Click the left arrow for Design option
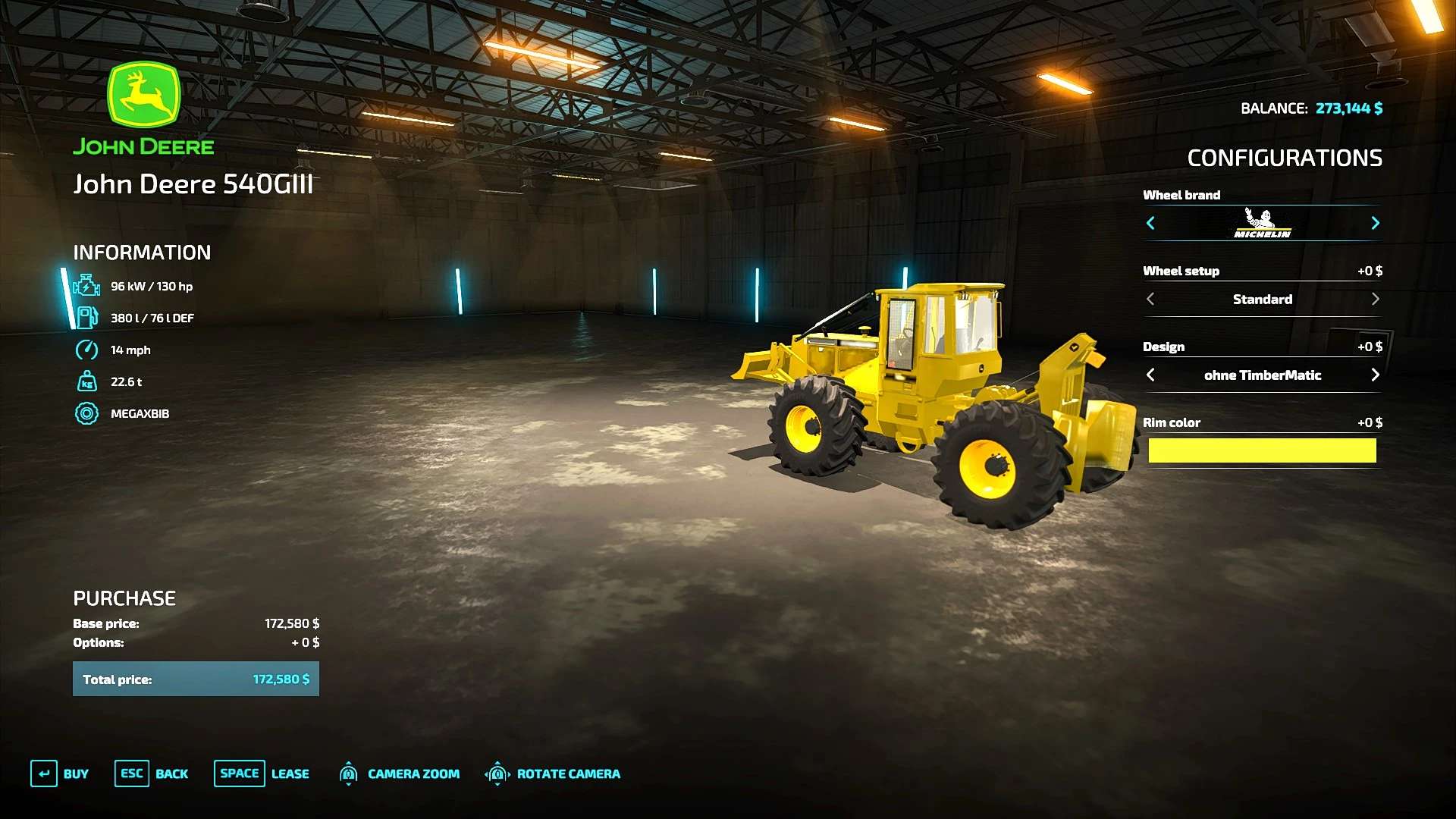The image size is (1456, 819). tap(1151, 375)
